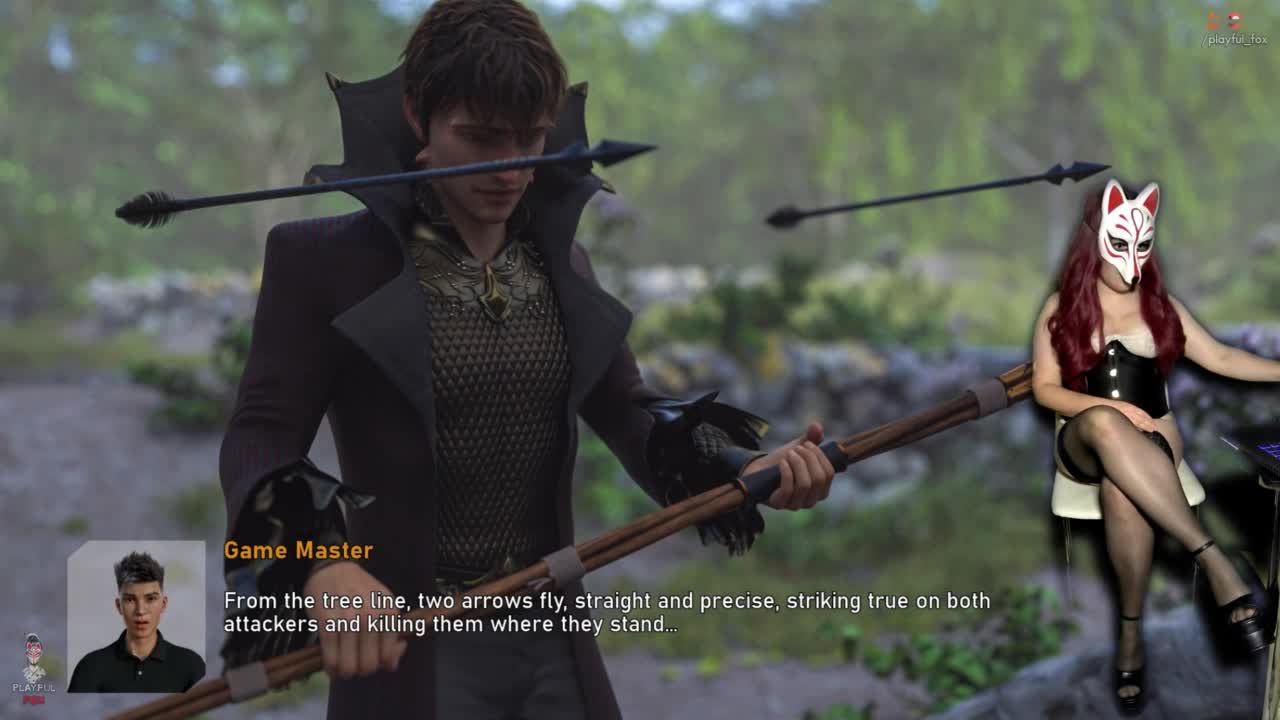The image size is (1280, 720).
Task: Click the Game Master portrait thumbnail
Action: tap(136, 616)
